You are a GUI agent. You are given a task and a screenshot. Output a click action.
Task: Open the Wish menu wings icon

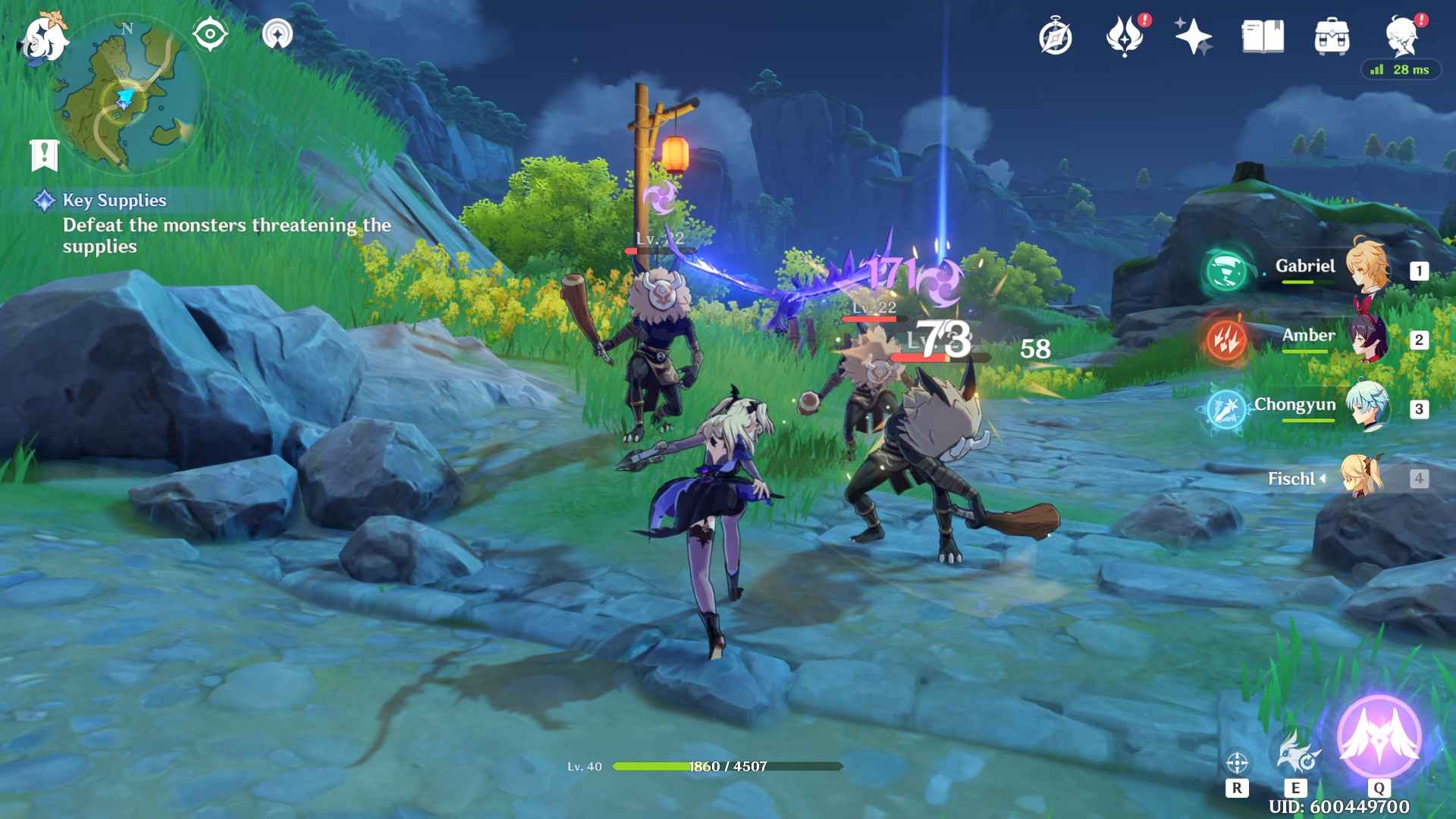click(1128, 36)
